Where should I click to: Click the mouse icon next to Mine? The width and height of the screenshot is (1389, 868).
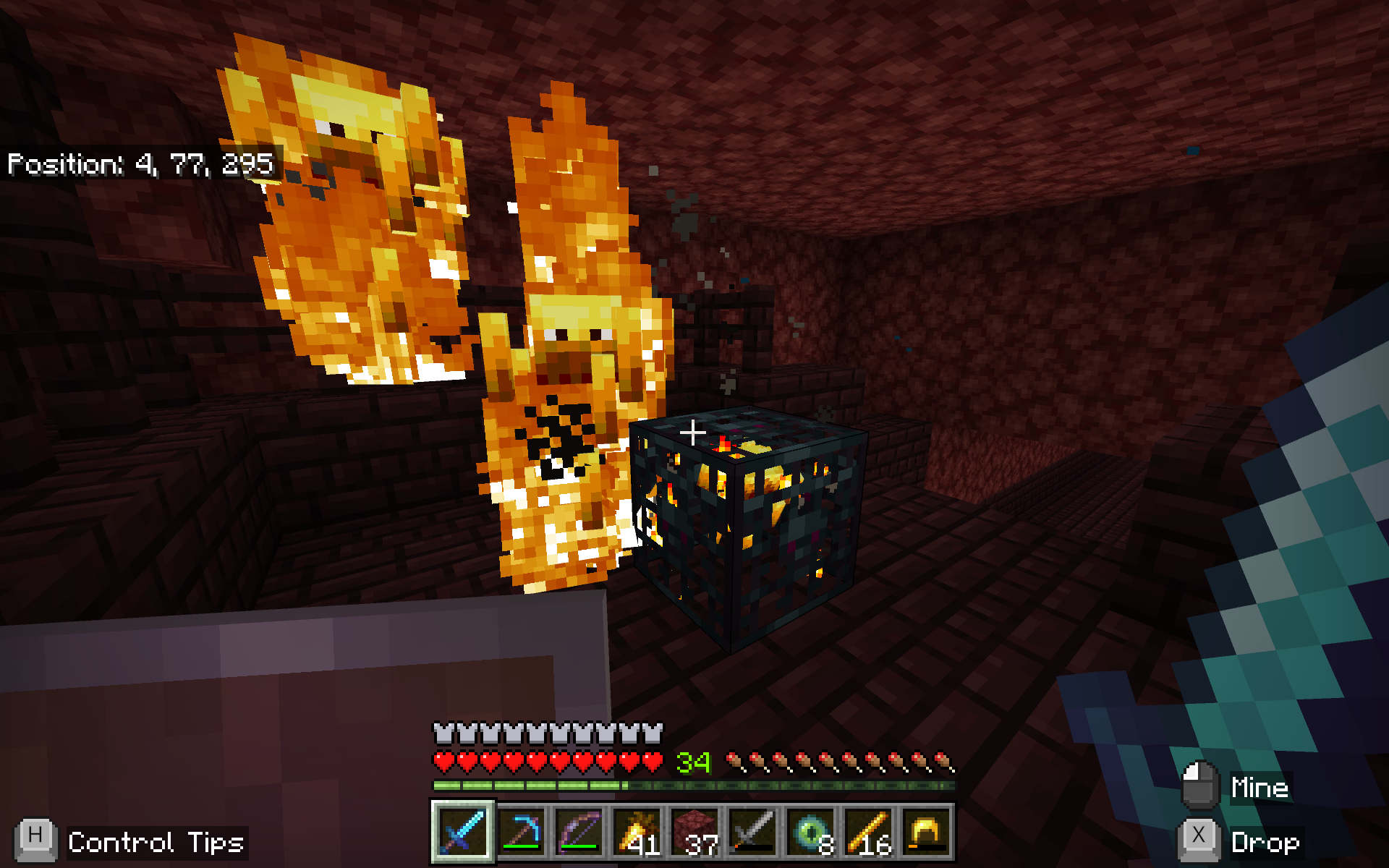(1201, 785)
